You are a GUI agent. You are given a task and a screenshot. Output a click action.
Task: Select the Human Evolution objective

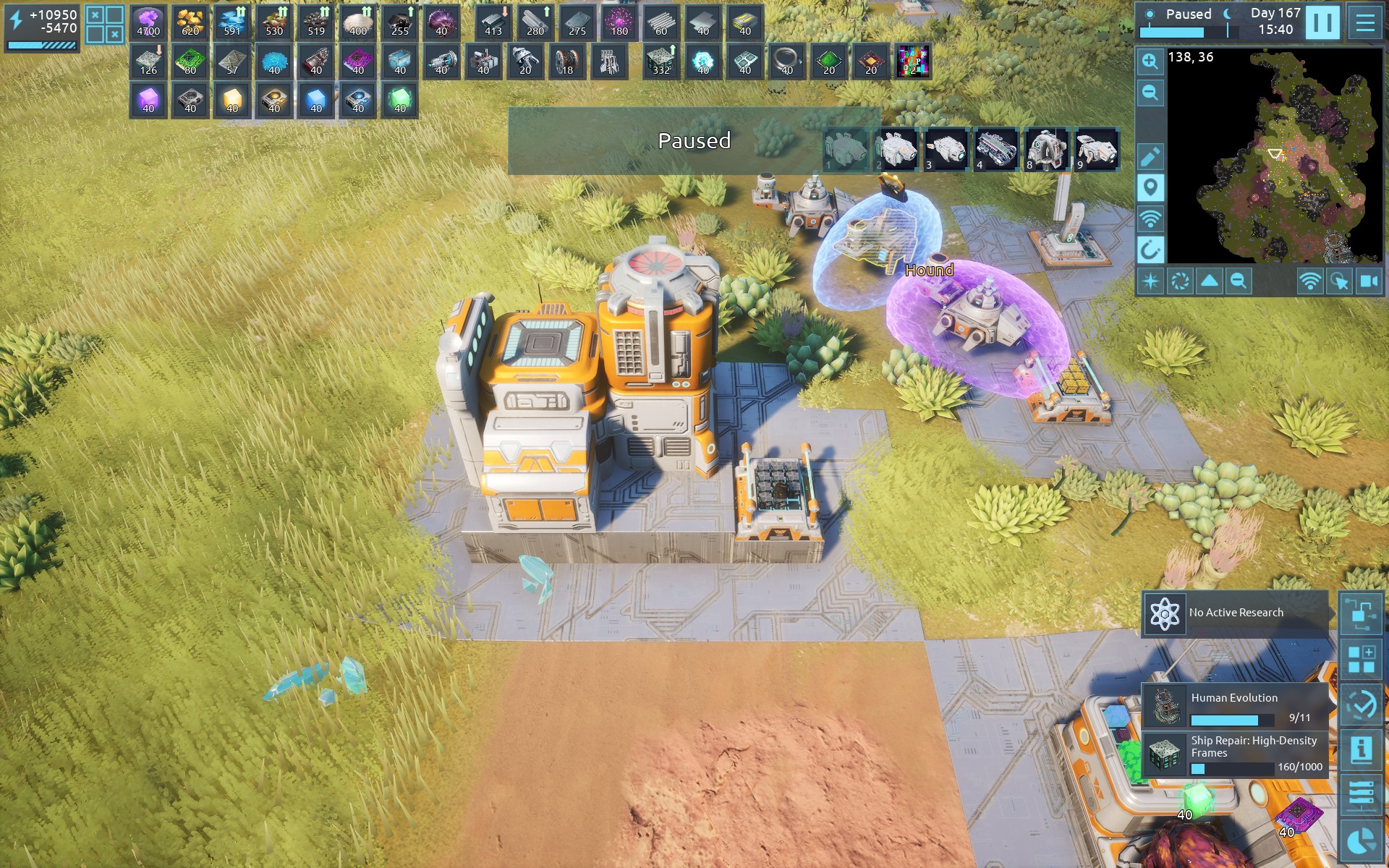tap(1236, 706)
